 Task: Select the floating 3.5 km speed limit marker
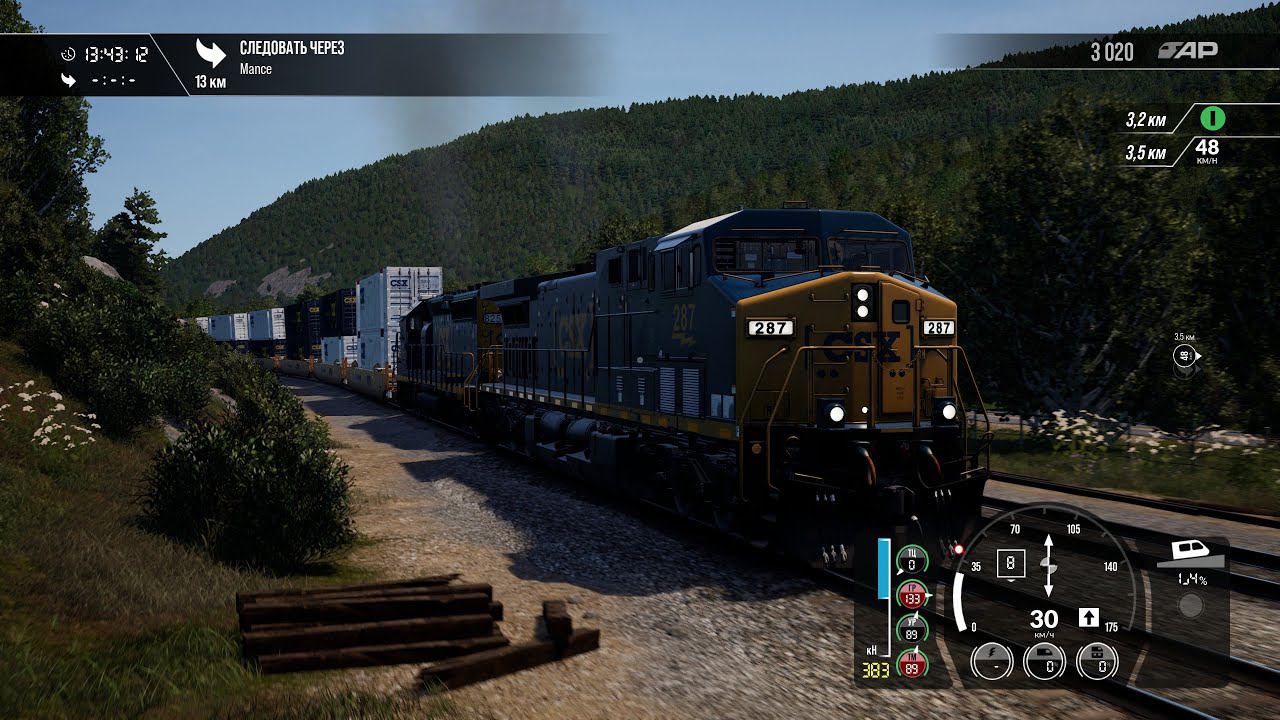(1185, 355)
